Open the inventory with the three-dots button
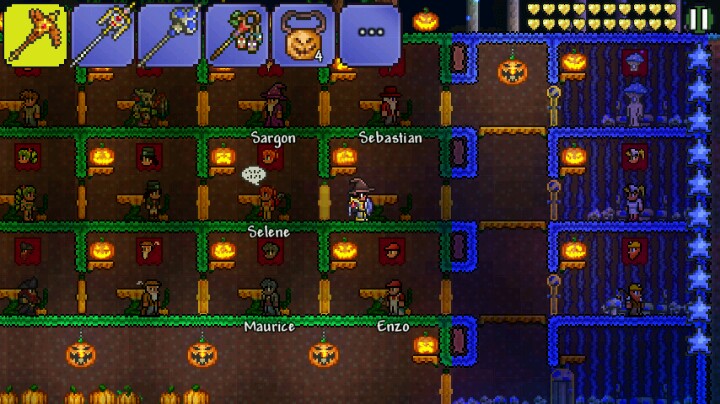 point(370,34)
